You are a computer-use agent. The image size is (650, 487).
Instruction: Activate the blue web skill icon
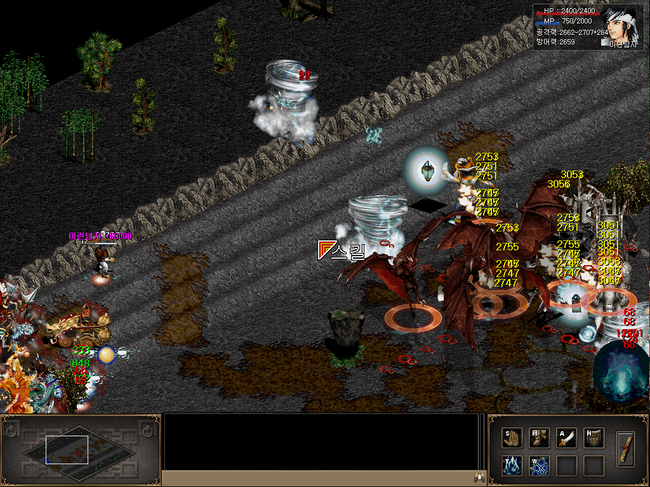pos(539,465)
